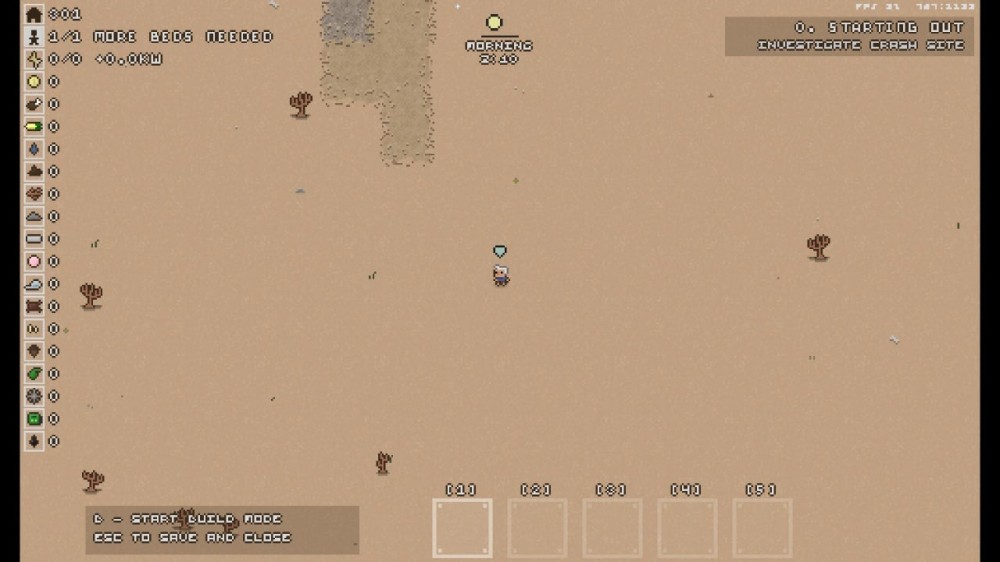Click the pink orb resource icon
Viewport: 1000px width, 562px height.
(34, 261)
